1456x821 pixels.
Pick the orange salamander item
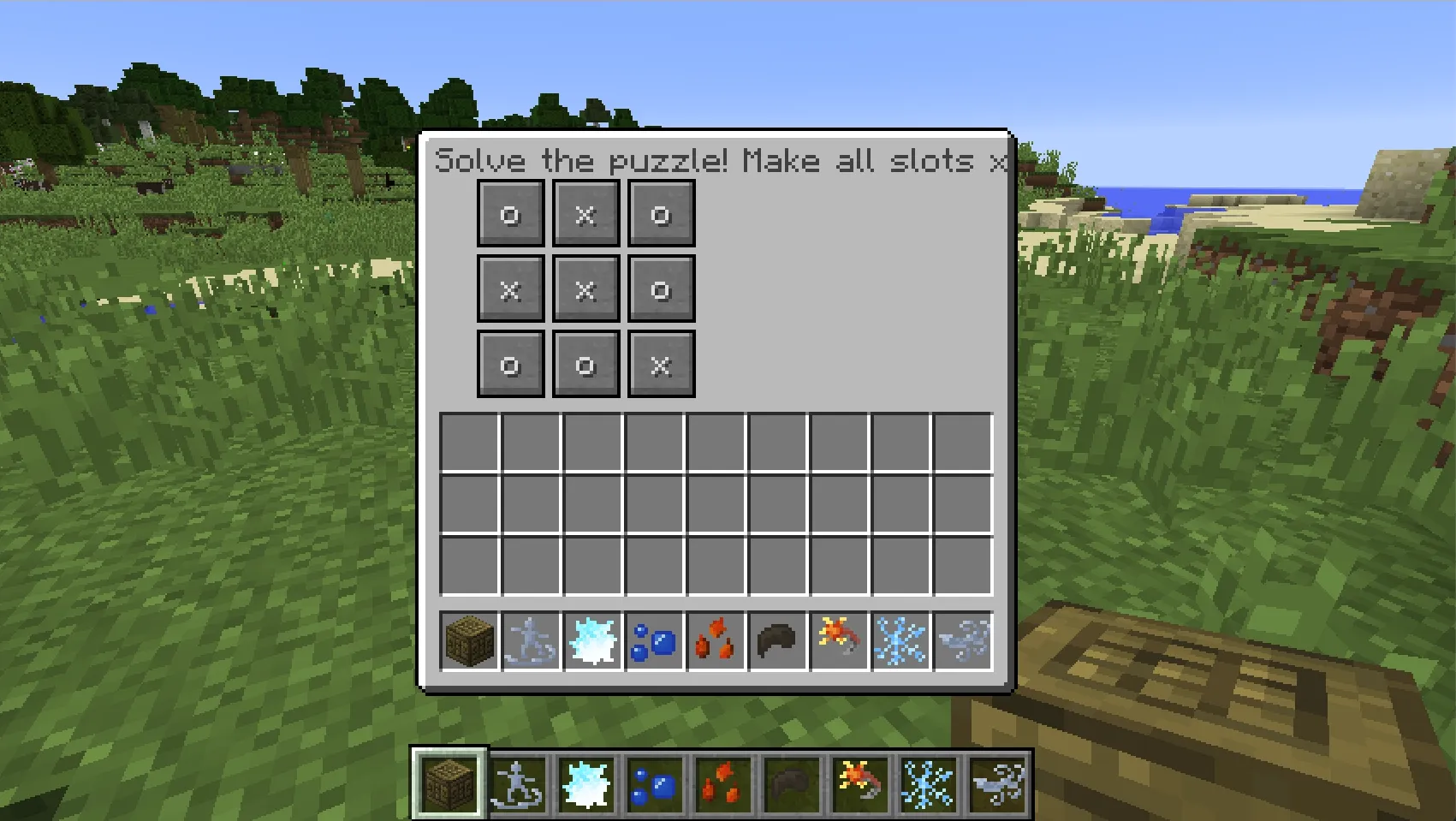[x=840, y=640]
